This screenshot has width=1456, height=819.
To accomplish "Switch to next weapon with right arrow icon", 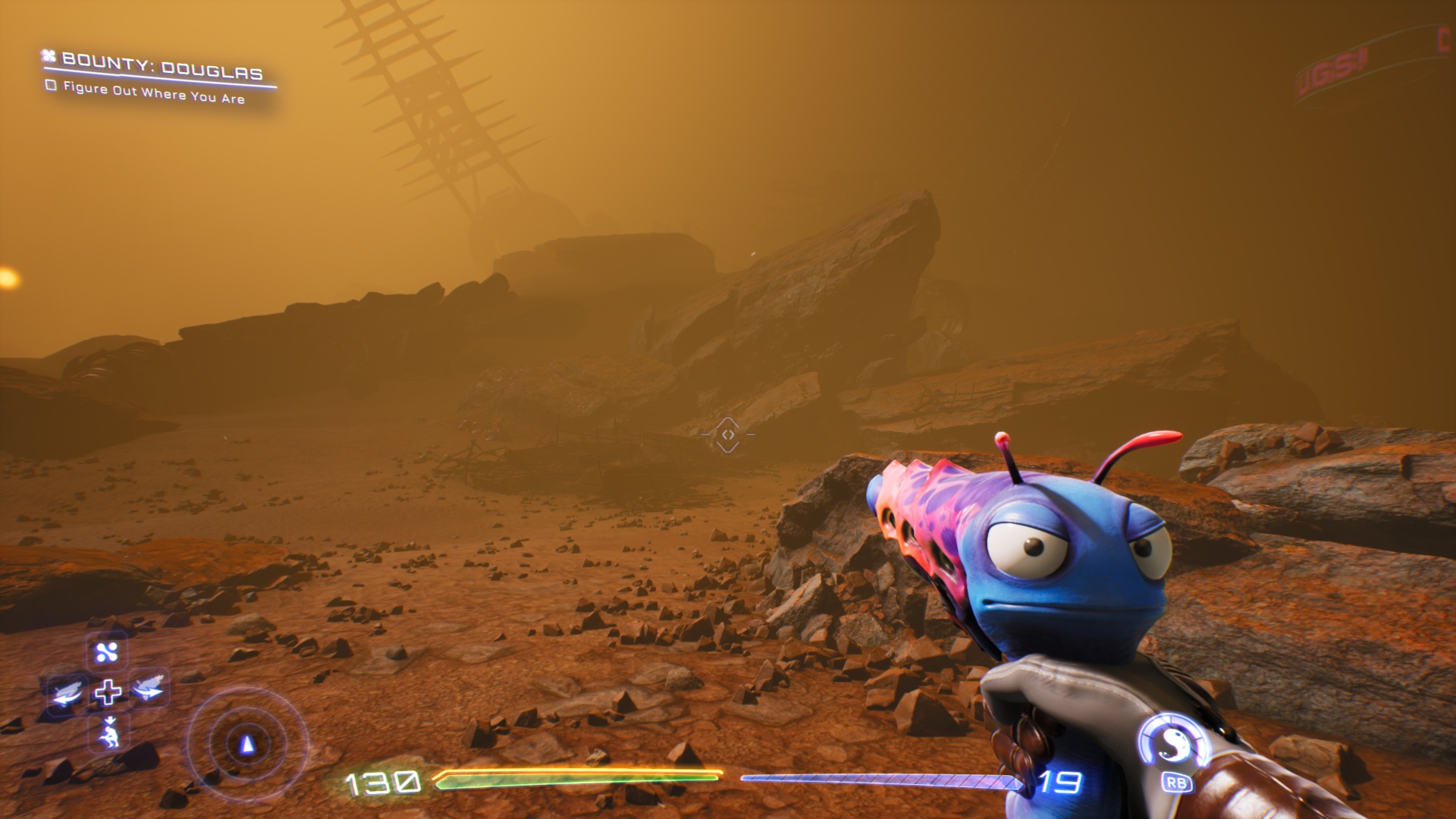I will pos(149,689).
